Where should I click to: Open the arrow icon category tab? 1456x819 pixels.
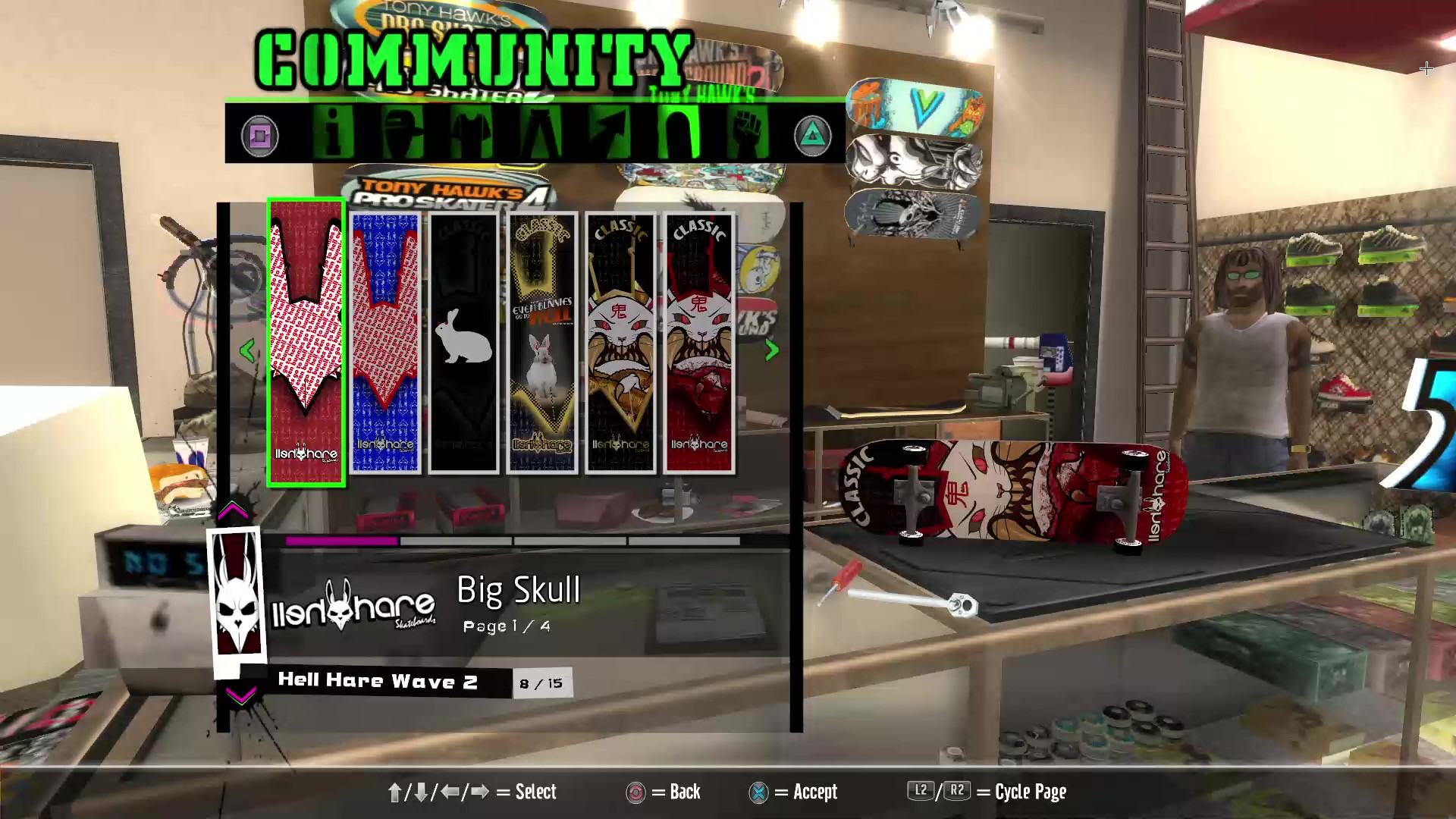(610, 133)
